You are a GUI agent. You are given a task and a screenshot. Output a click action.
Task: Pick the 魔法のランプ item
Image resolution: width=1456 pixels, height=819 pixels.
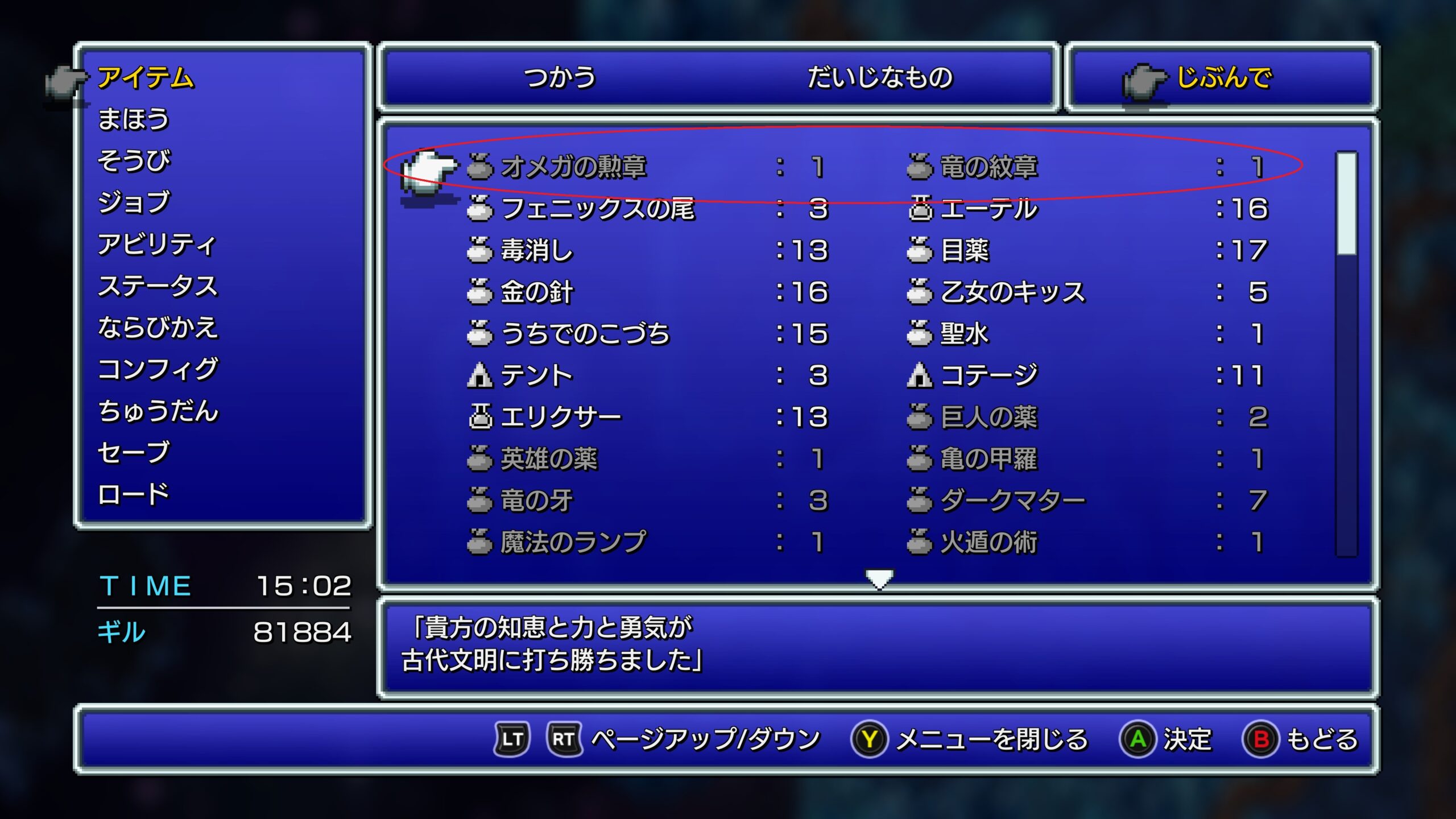pyautogui.click(x=573, y=542)
